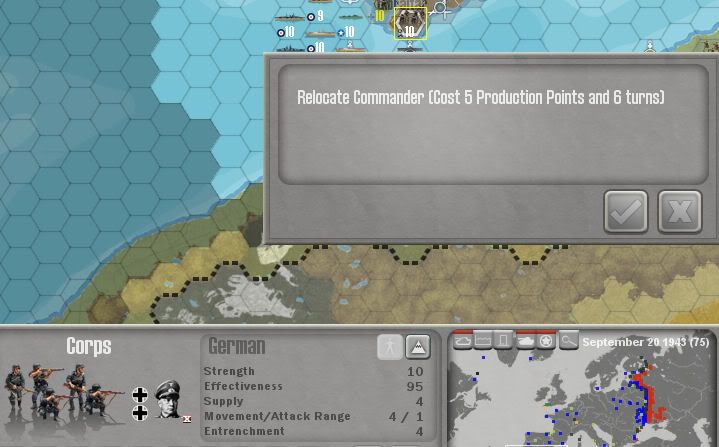Toggle the mountain terrain info button
Screen dimensions: 719x447
418,346
